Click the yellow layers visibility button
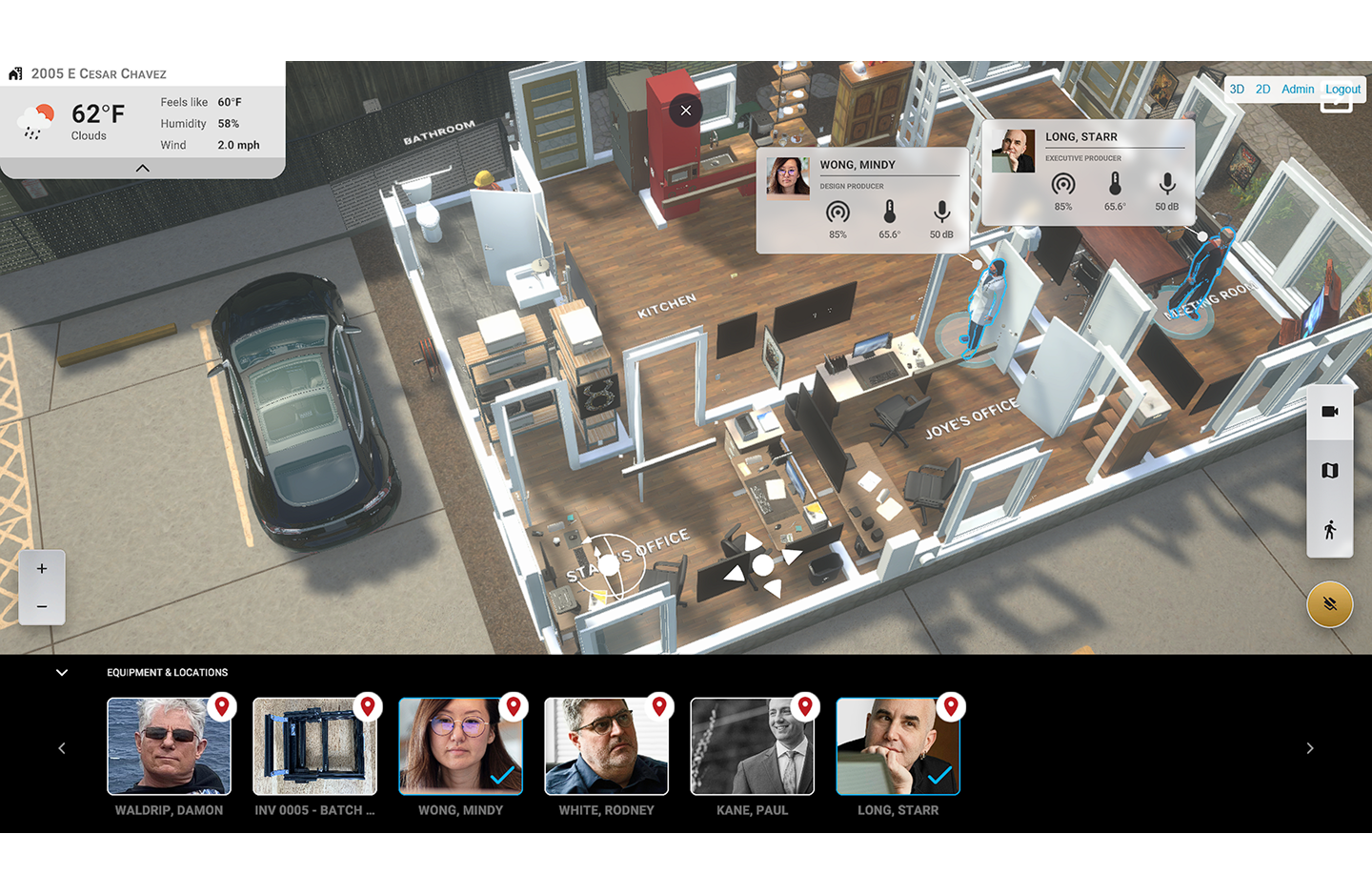This screenshot has height=895, width=1372. pos(1329,603)
